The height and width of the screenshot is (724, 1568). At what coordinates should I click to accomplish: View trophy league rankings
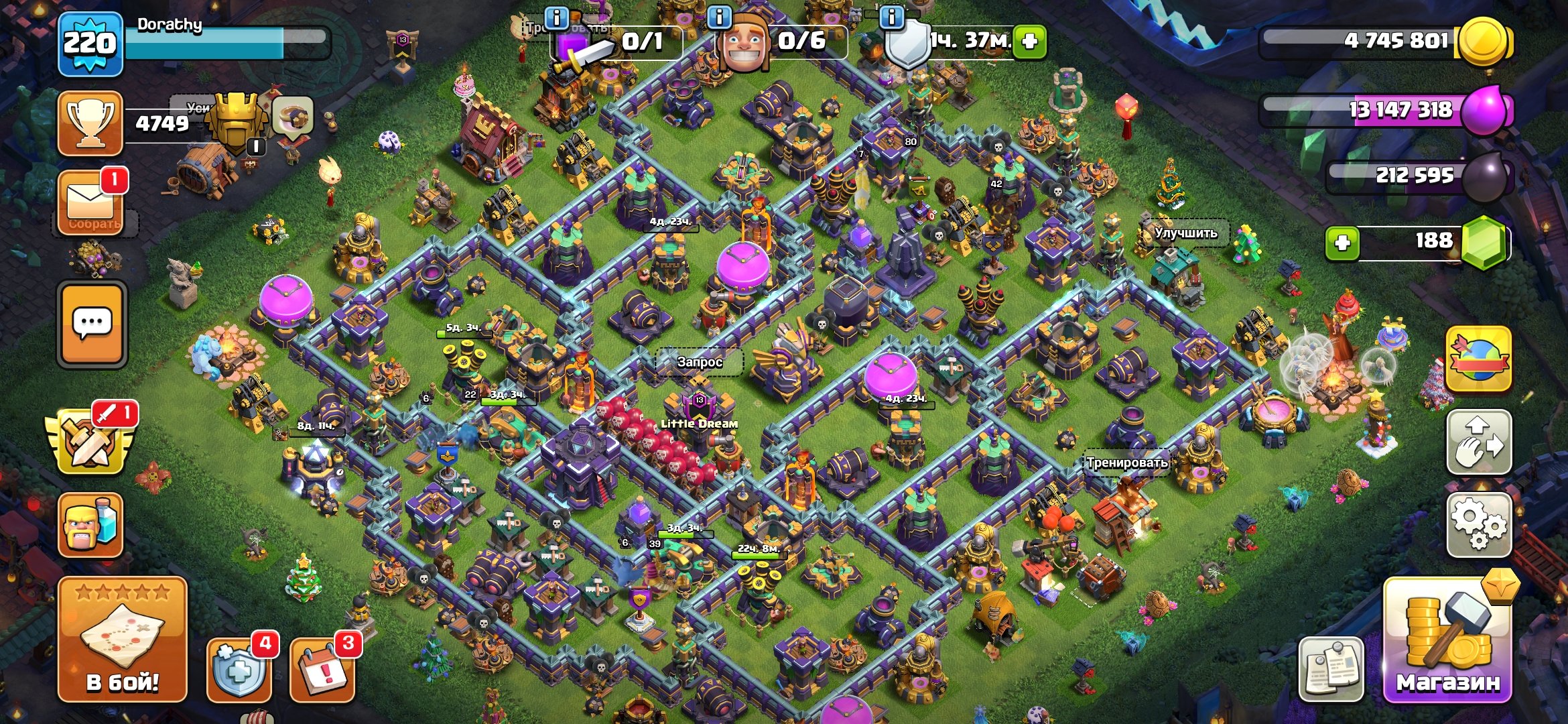tap(90, 124)
